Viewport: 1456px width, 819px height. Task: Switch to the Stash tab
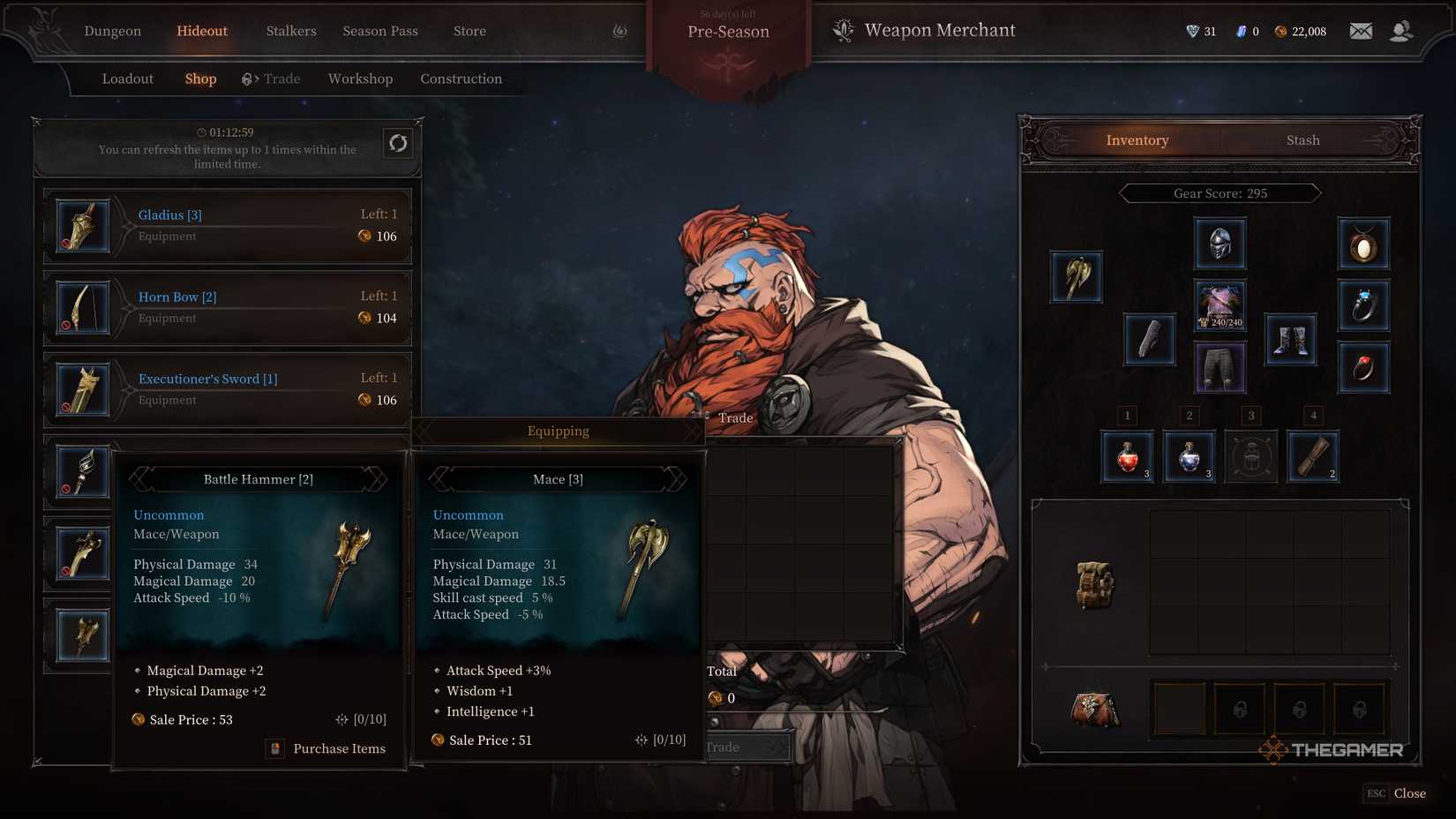click(x=1302, y=139)
